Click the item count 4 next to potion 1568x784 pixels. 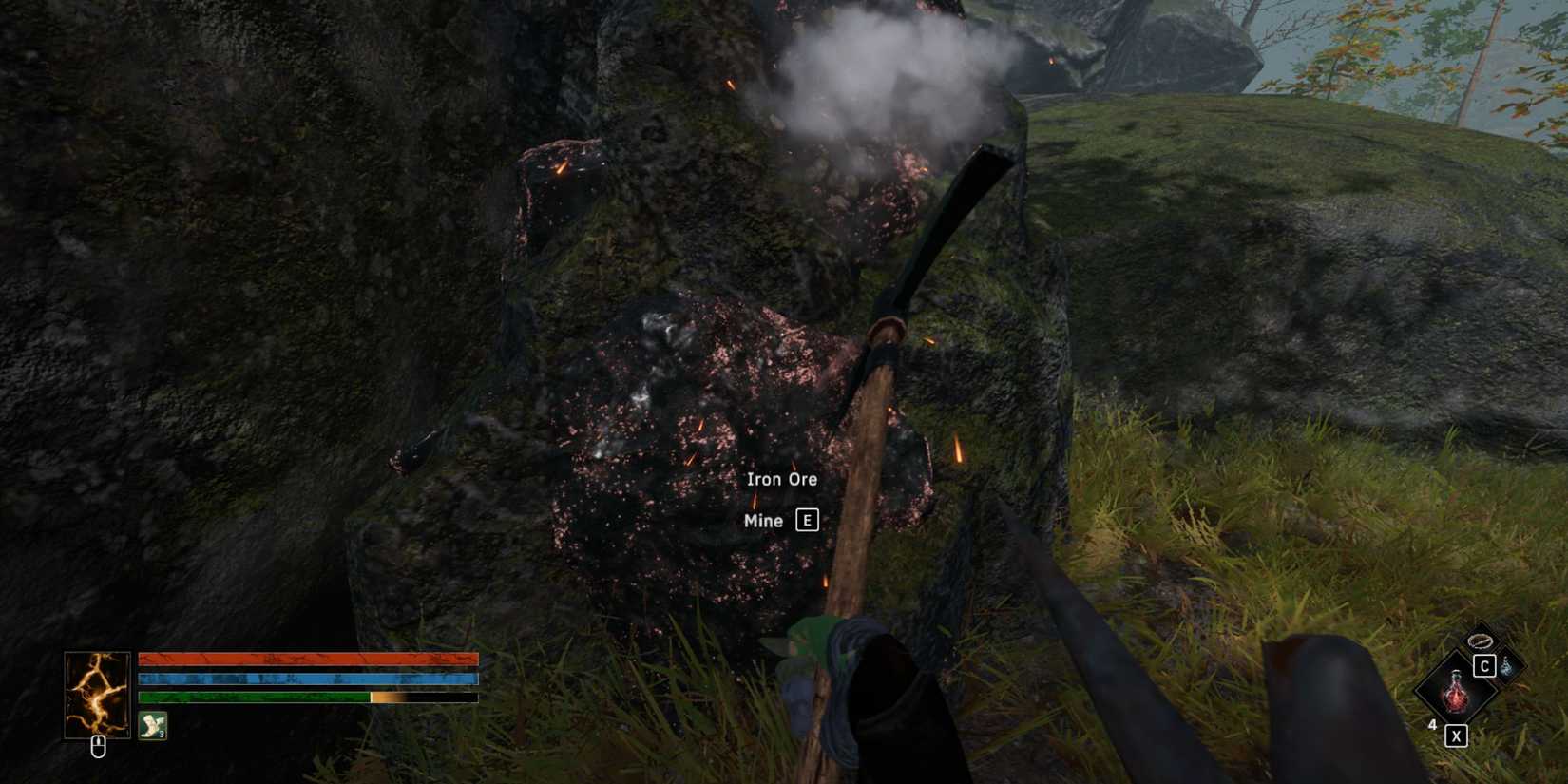point(1432,725)
